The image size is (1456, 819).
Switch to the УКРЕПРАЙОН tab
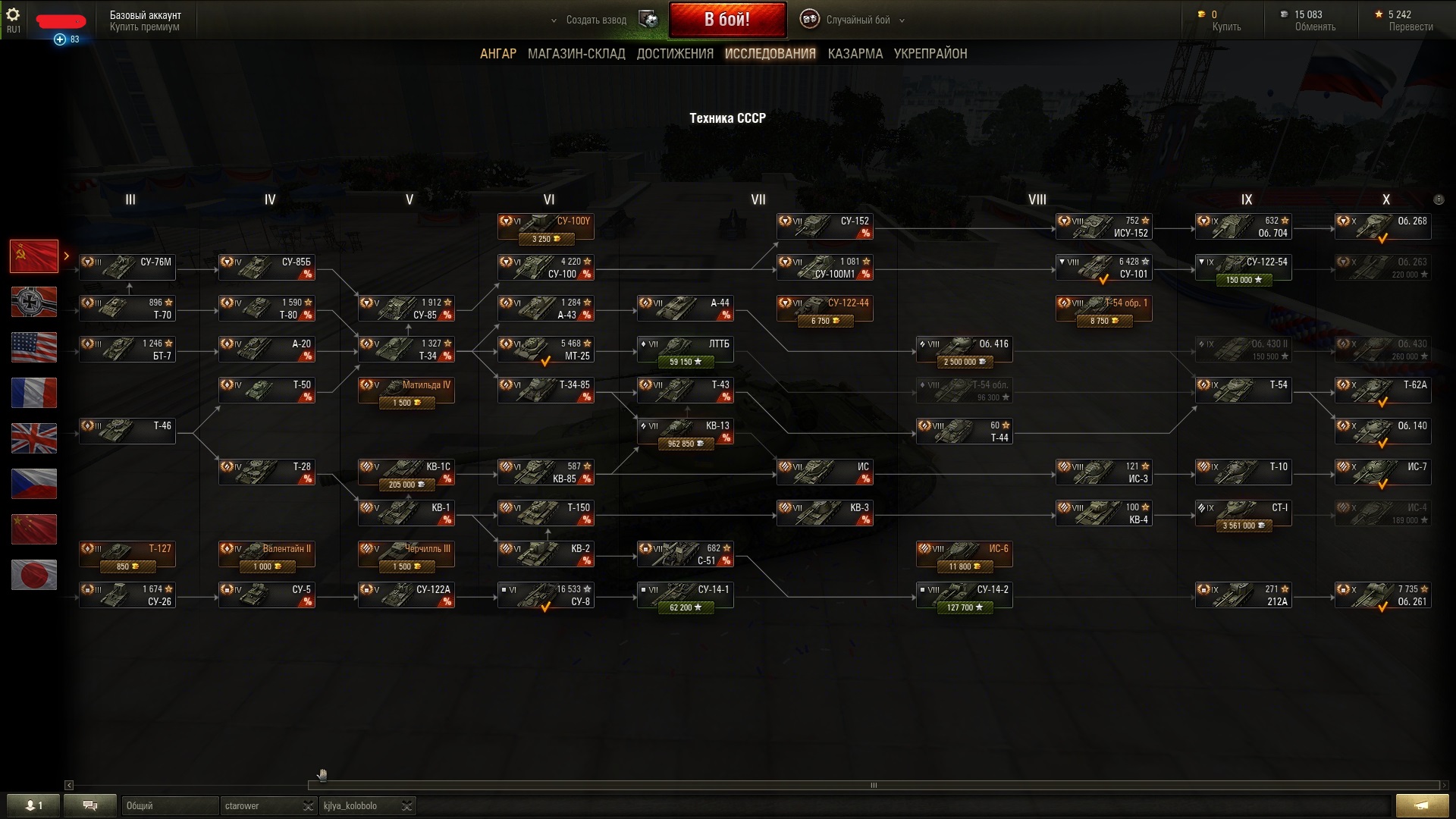tap(930, 54)
